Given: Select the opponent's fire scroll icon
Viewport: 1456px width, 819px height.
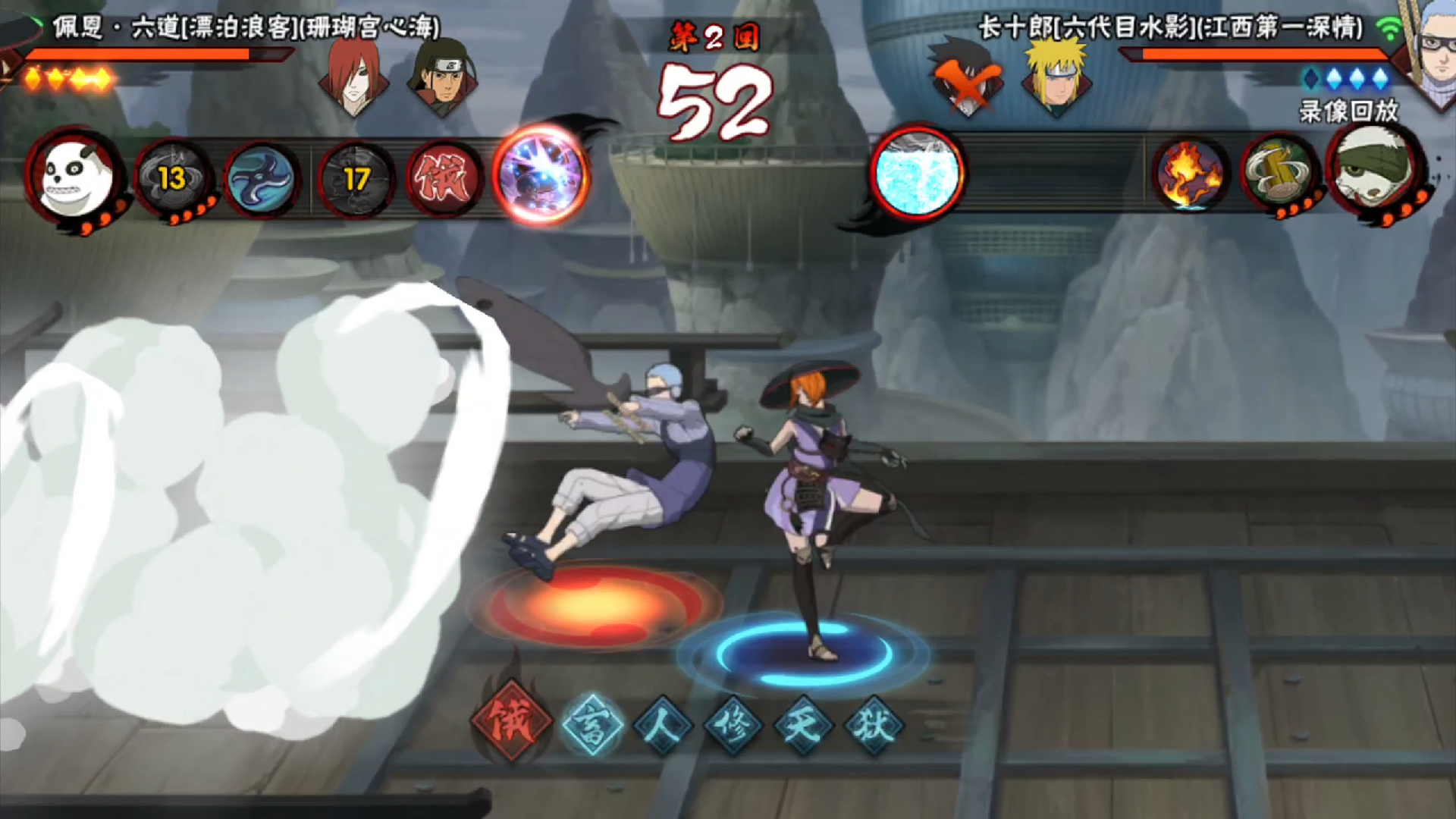Looking at the screenshot, I should [1189, 176].
